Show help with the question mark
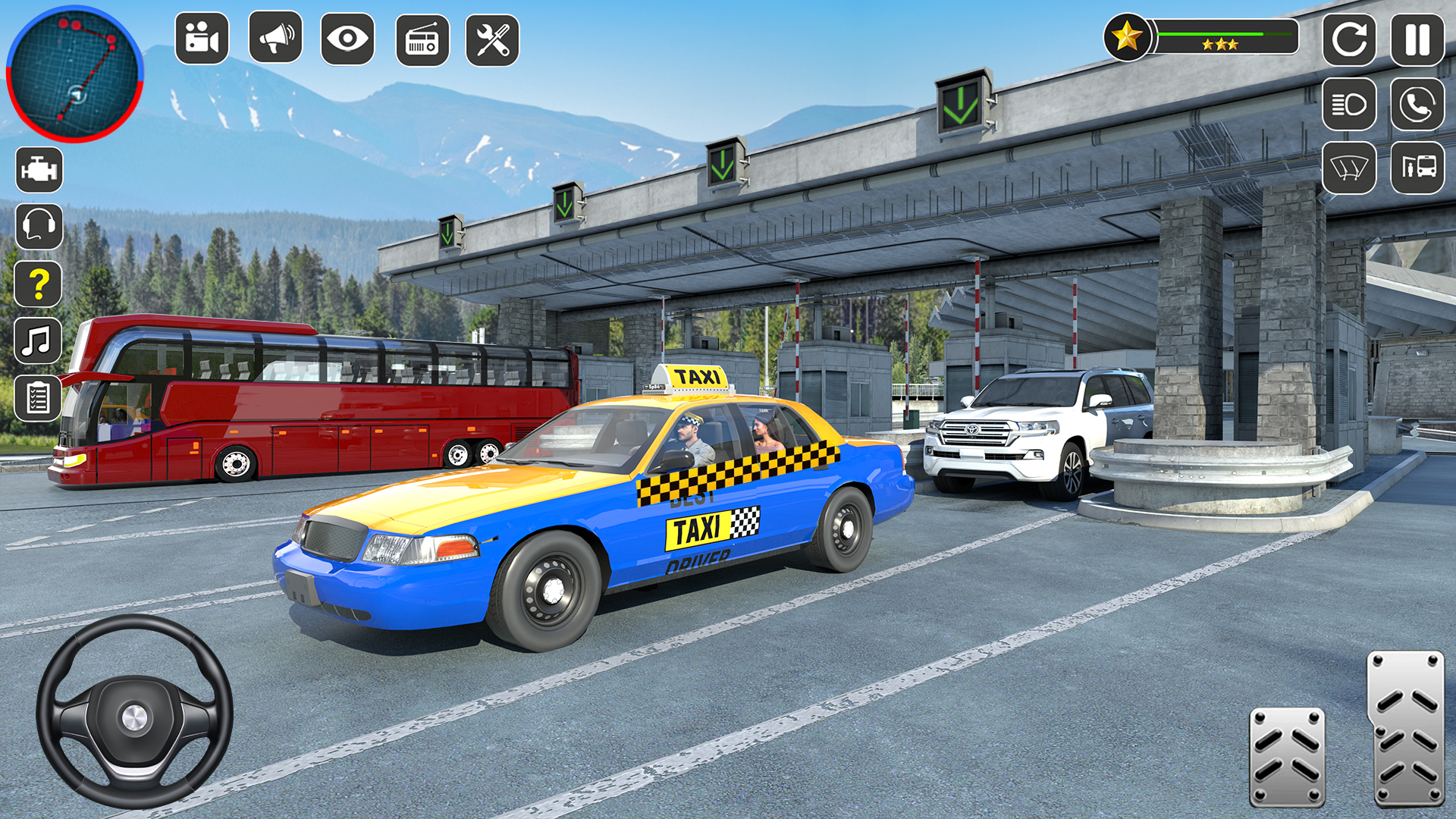The image size is (1456, 819). [x=39, y=284]
